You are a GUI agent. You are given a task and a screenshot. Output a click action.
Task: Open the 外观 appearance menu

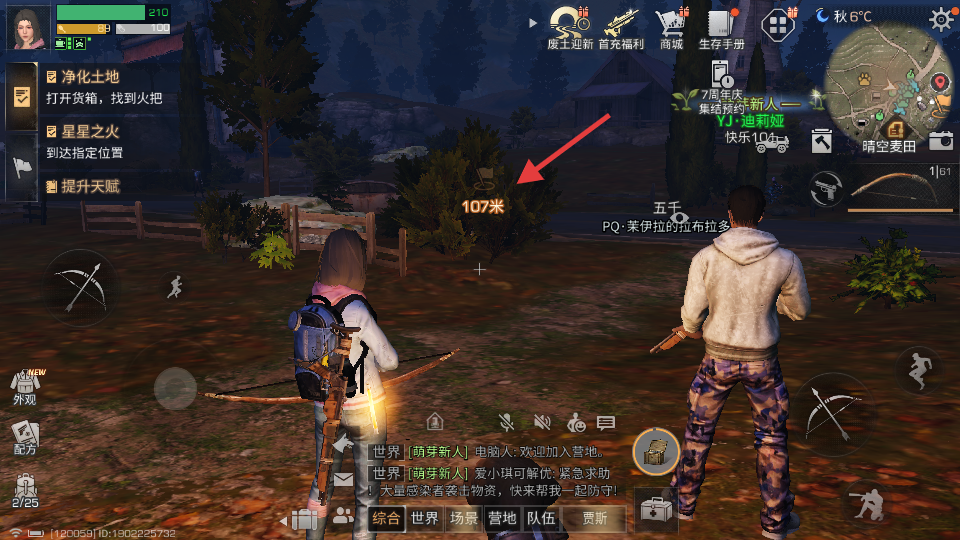coord(24,386)
